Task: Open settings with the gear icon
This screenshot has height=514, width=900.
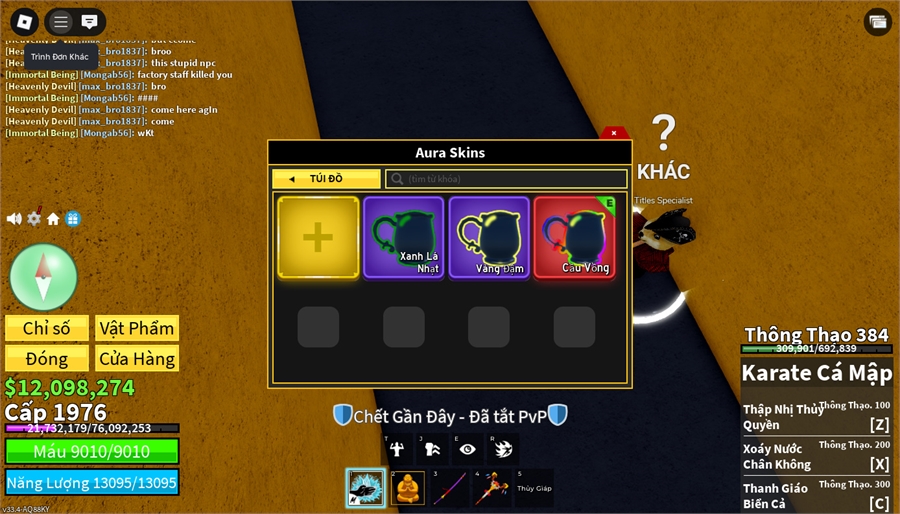Action: click(34, 219)
